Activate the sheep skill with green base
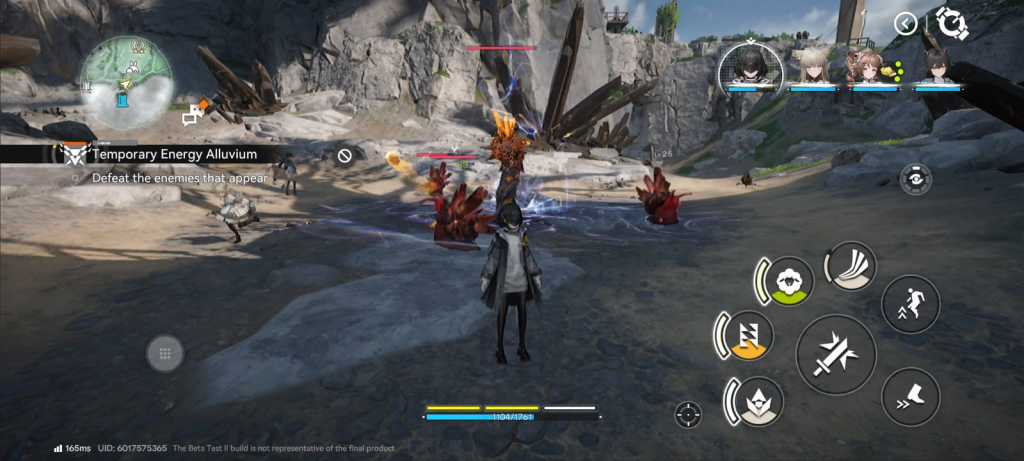The height and width of the screenshot is (461, 1024). click(x=788, y=281)
